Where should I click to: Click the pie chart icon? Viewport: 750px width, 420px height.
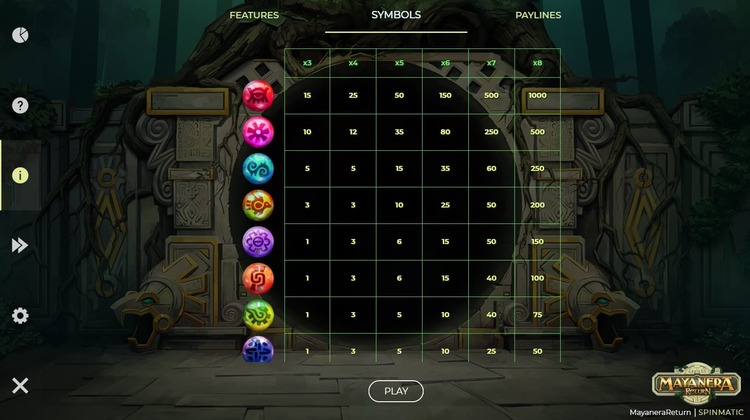point(20,35)
